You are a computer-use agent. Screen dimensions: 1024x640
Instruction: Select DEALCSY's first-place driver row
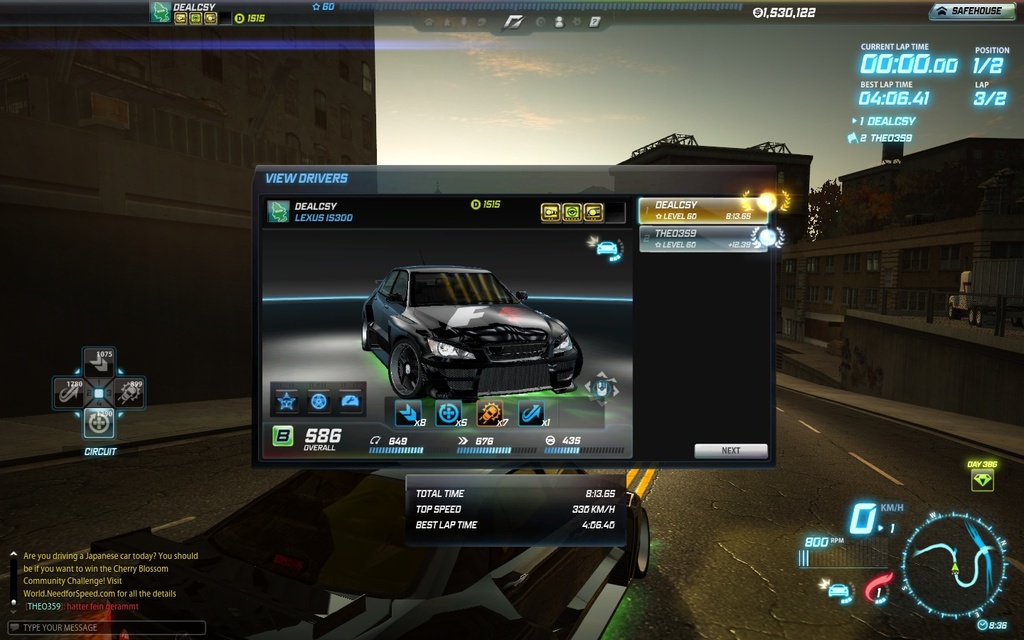coord(703,210)
